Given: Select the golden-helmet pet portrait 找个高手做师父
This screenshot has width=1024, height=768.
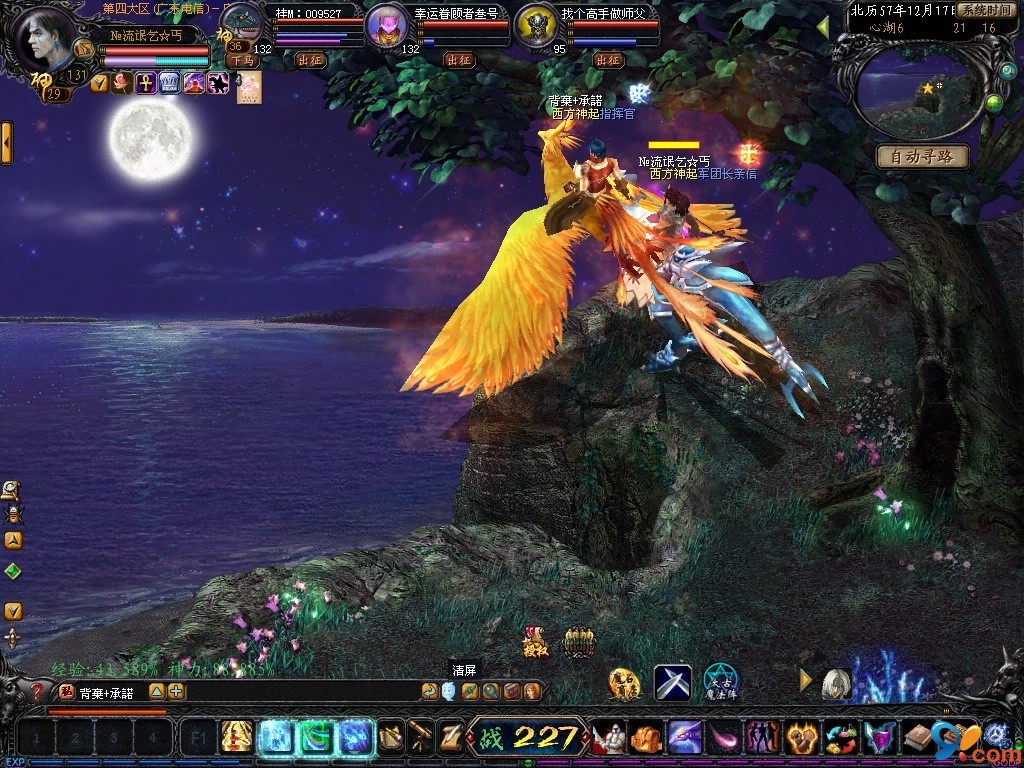Looking at the screenshot, I should (537, 27).
